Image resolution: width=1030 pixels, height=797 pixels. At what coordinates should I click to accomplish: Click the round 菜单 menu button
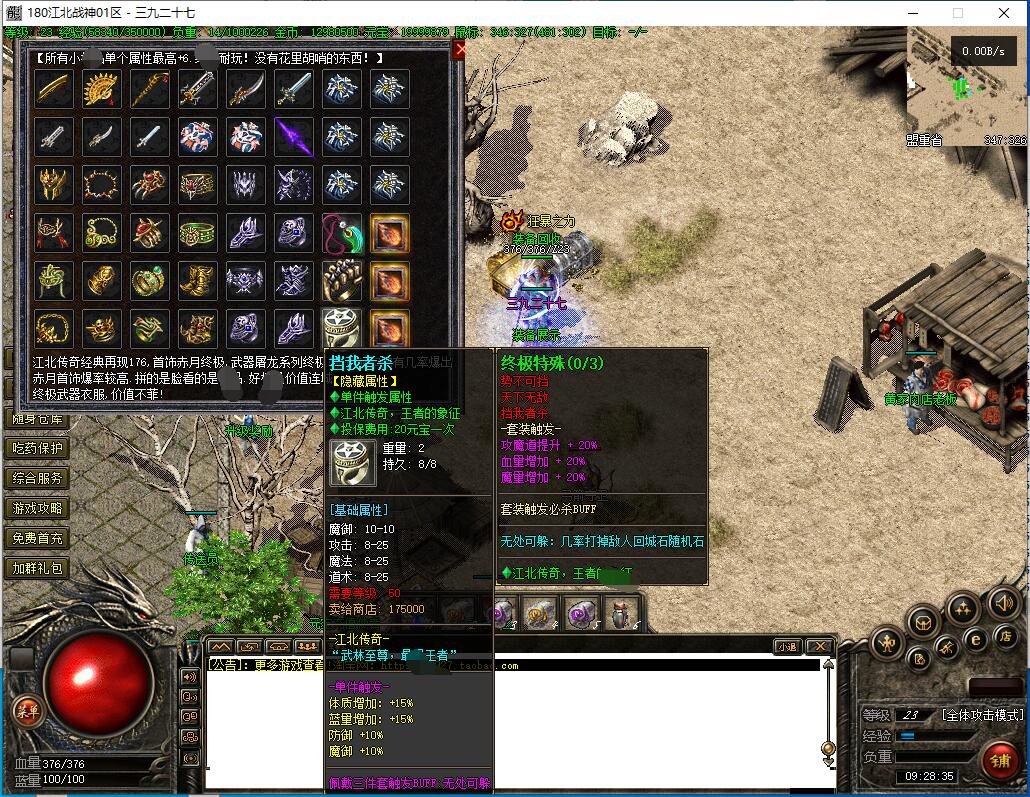[27, 712]
